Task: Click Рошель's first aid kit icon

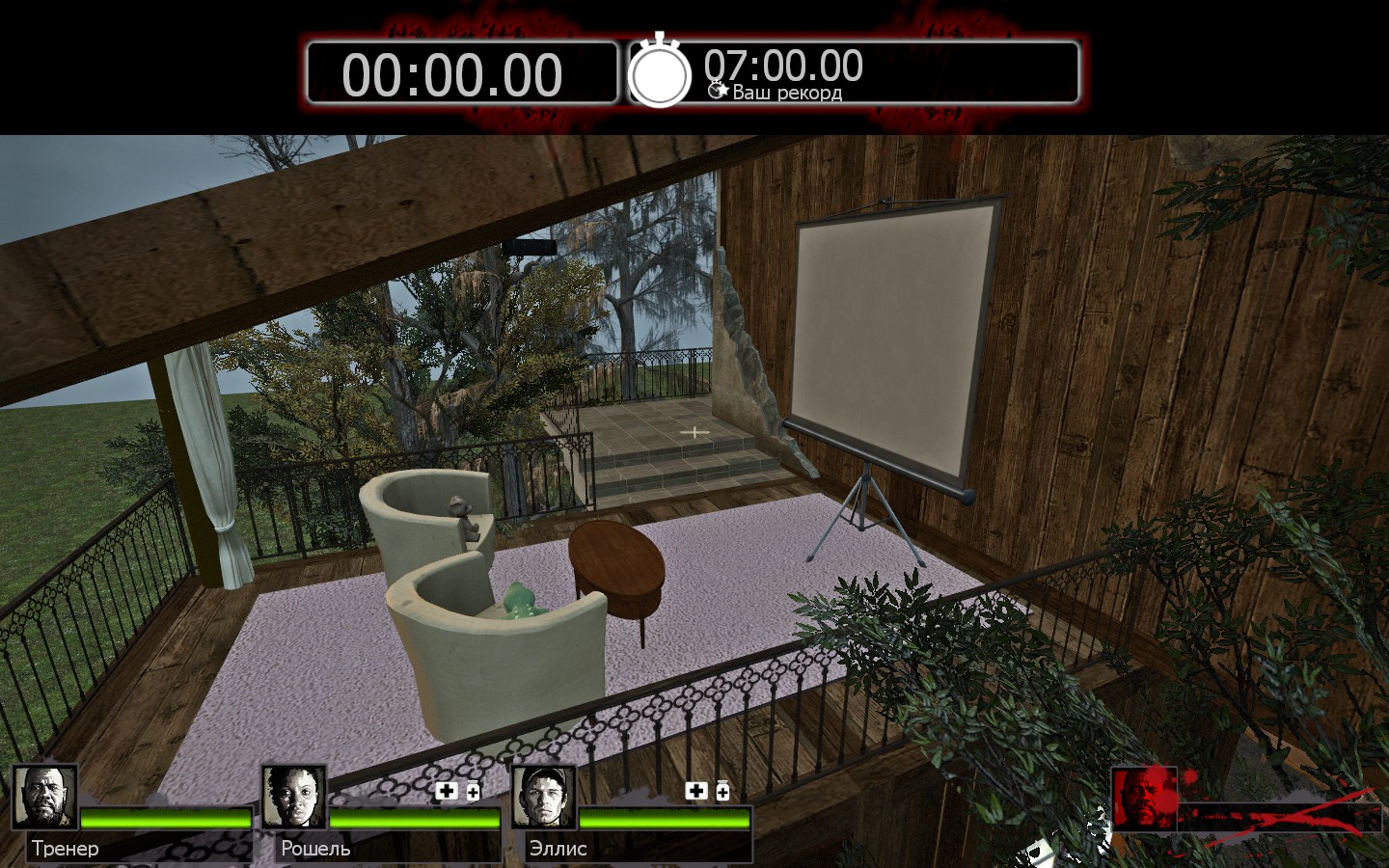Action: (x=447, y=792)
